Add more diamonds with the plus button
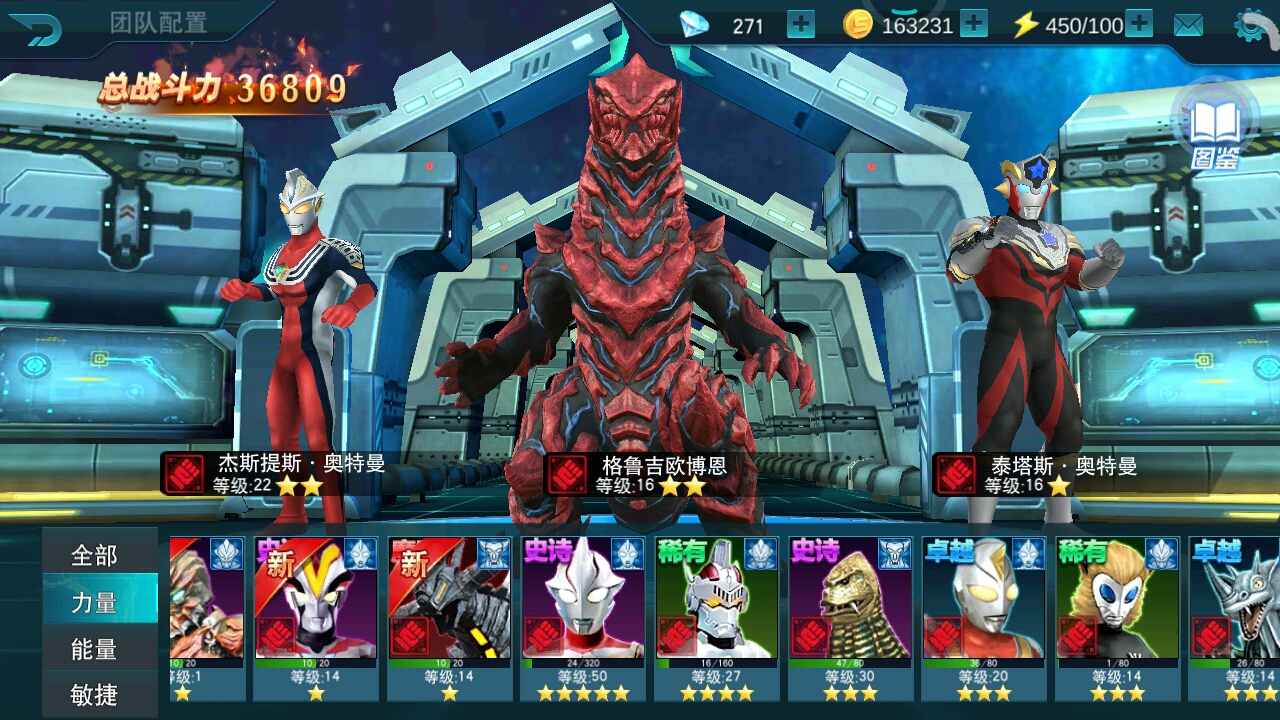1280x720 pixels. pos(801,25)
